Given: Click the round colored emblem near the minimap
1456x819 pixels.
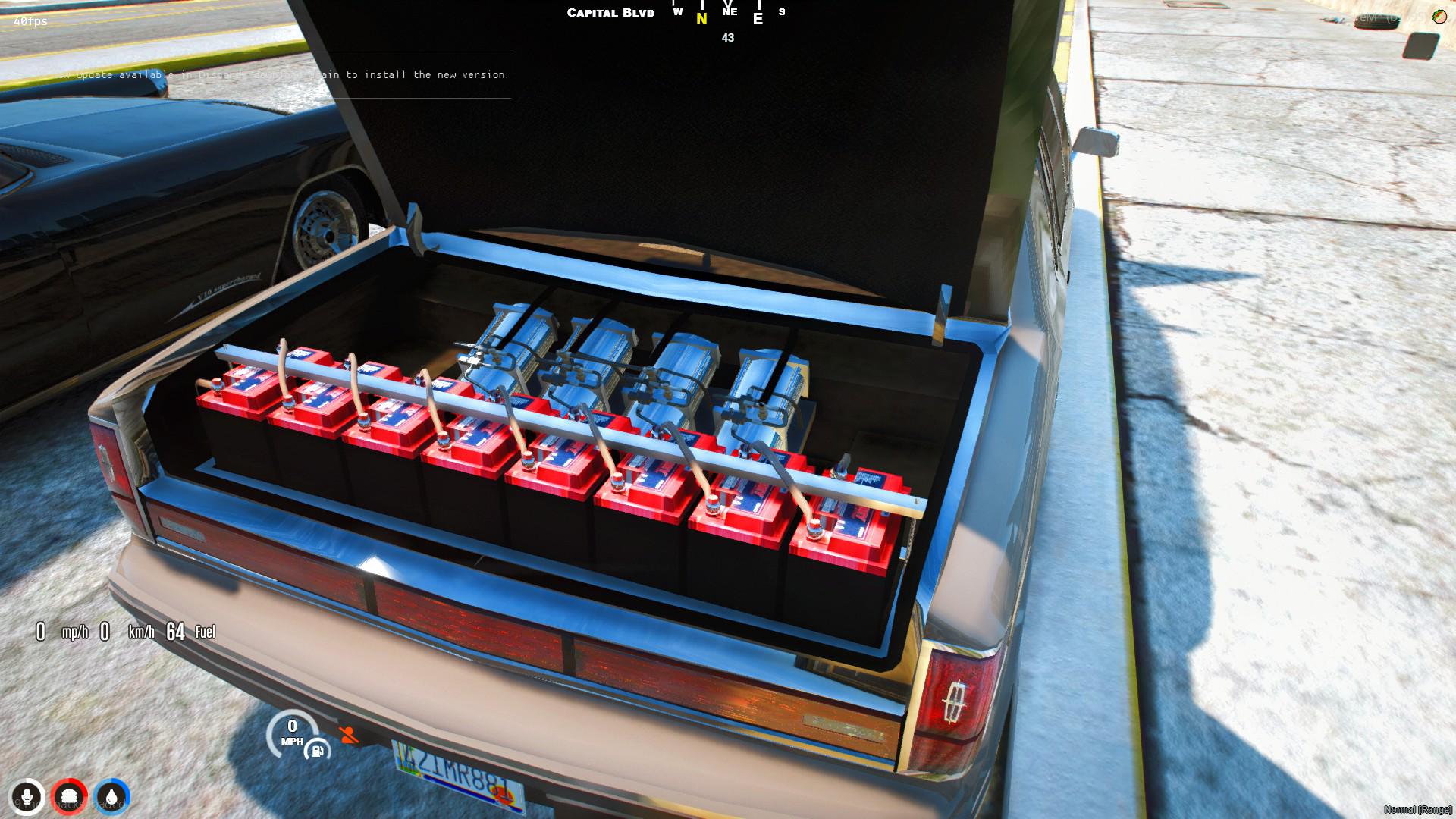Looking at the screenshot, I should click(1440, 17).
